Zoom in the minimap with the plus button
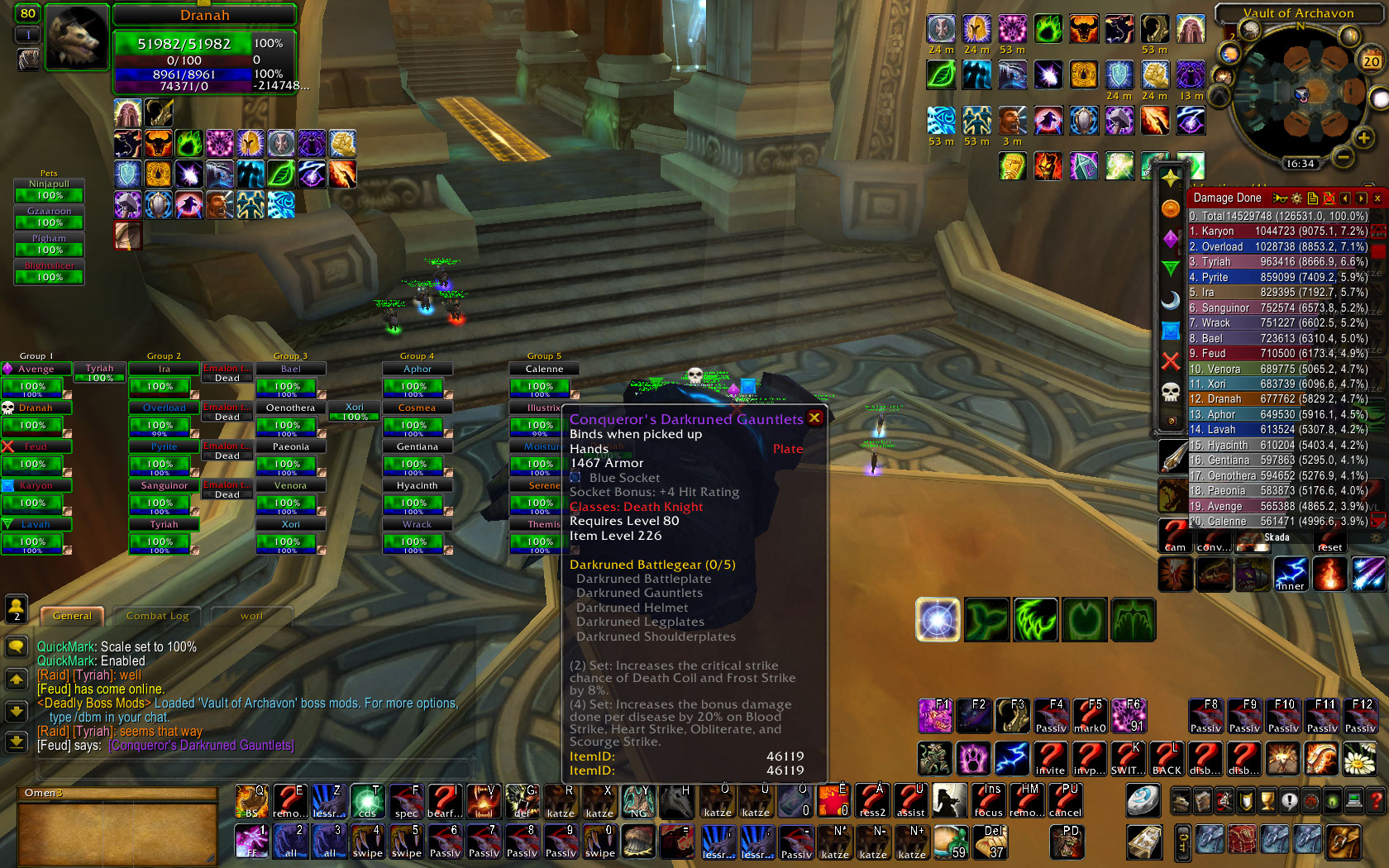 click(1363, 137)
